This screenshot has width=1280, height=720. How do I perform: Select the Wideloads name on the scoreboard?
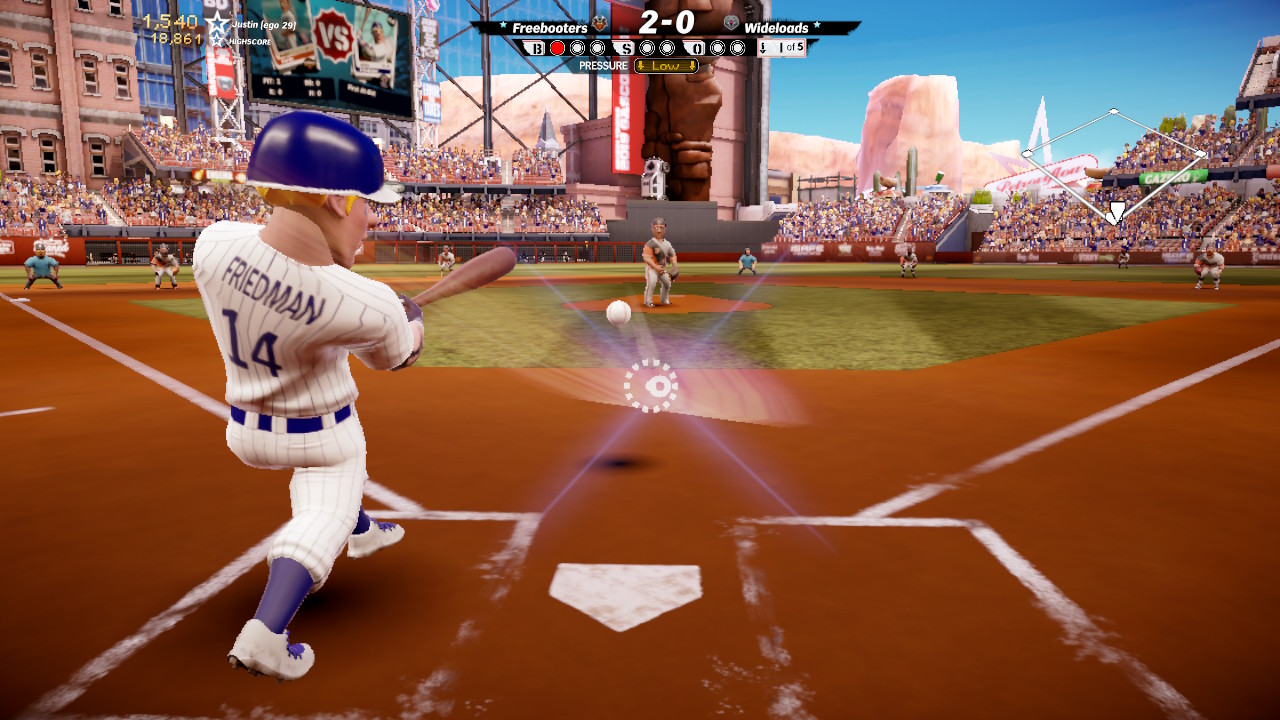coord(777,27)
